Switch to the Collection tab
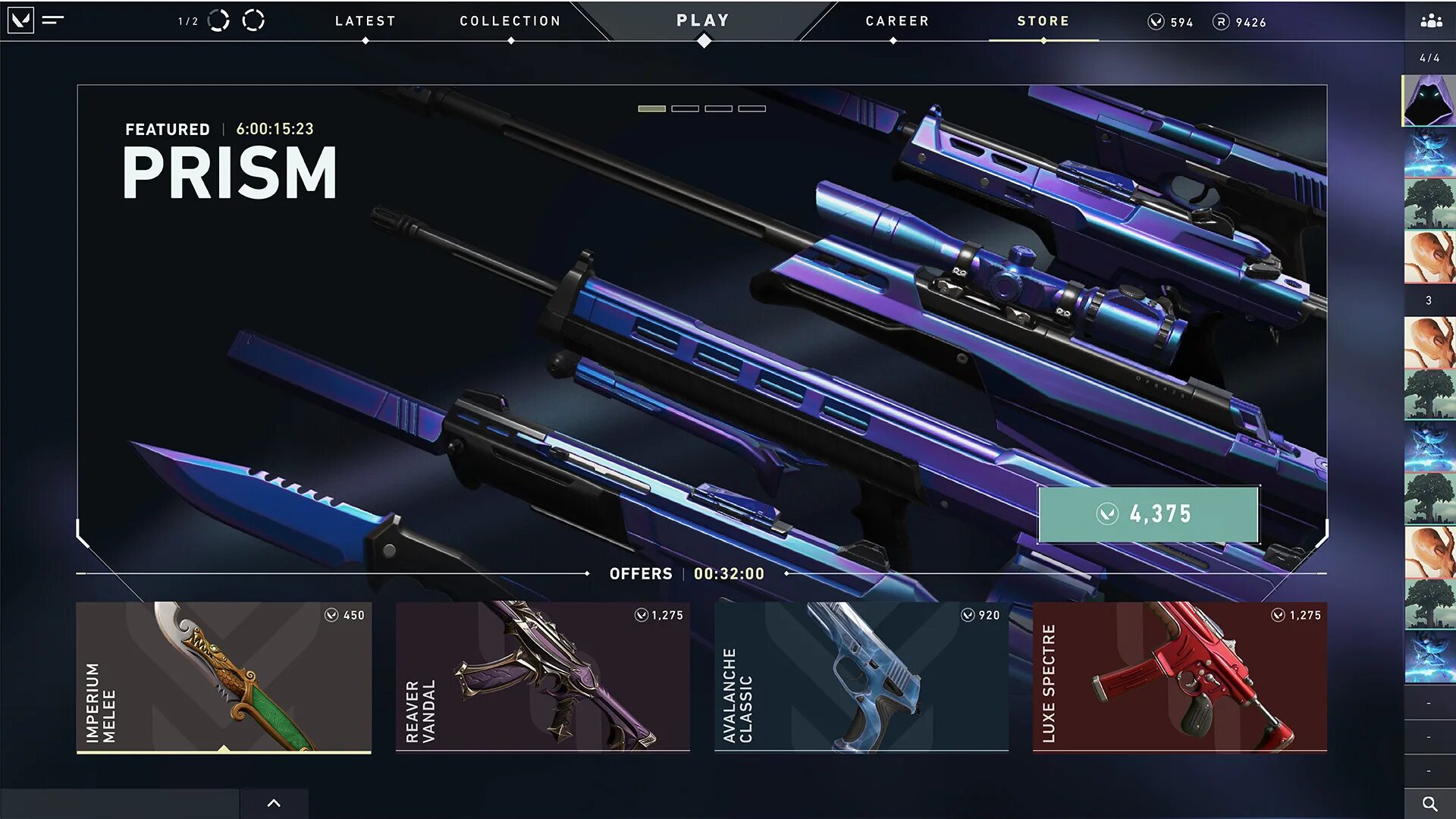 tap(510, 21)
